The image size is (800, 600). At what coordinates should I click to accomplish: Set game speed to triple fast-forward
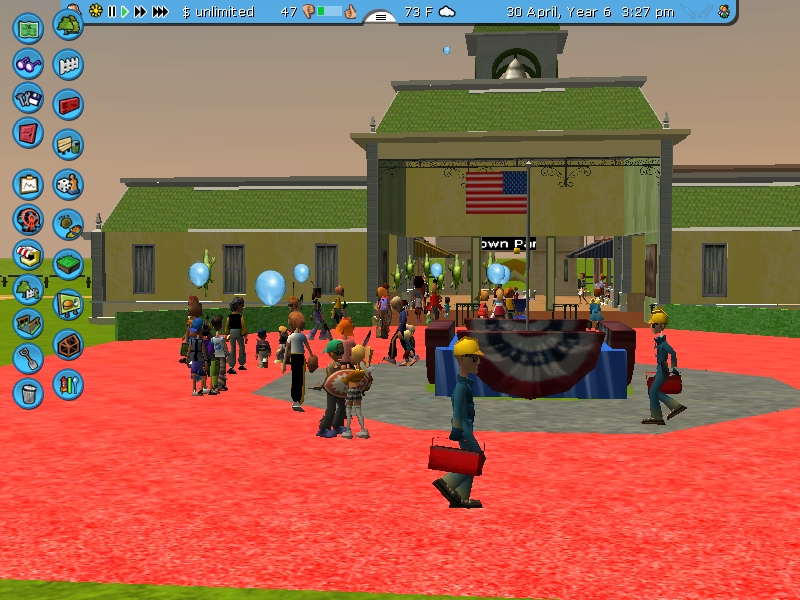[160, 12]
